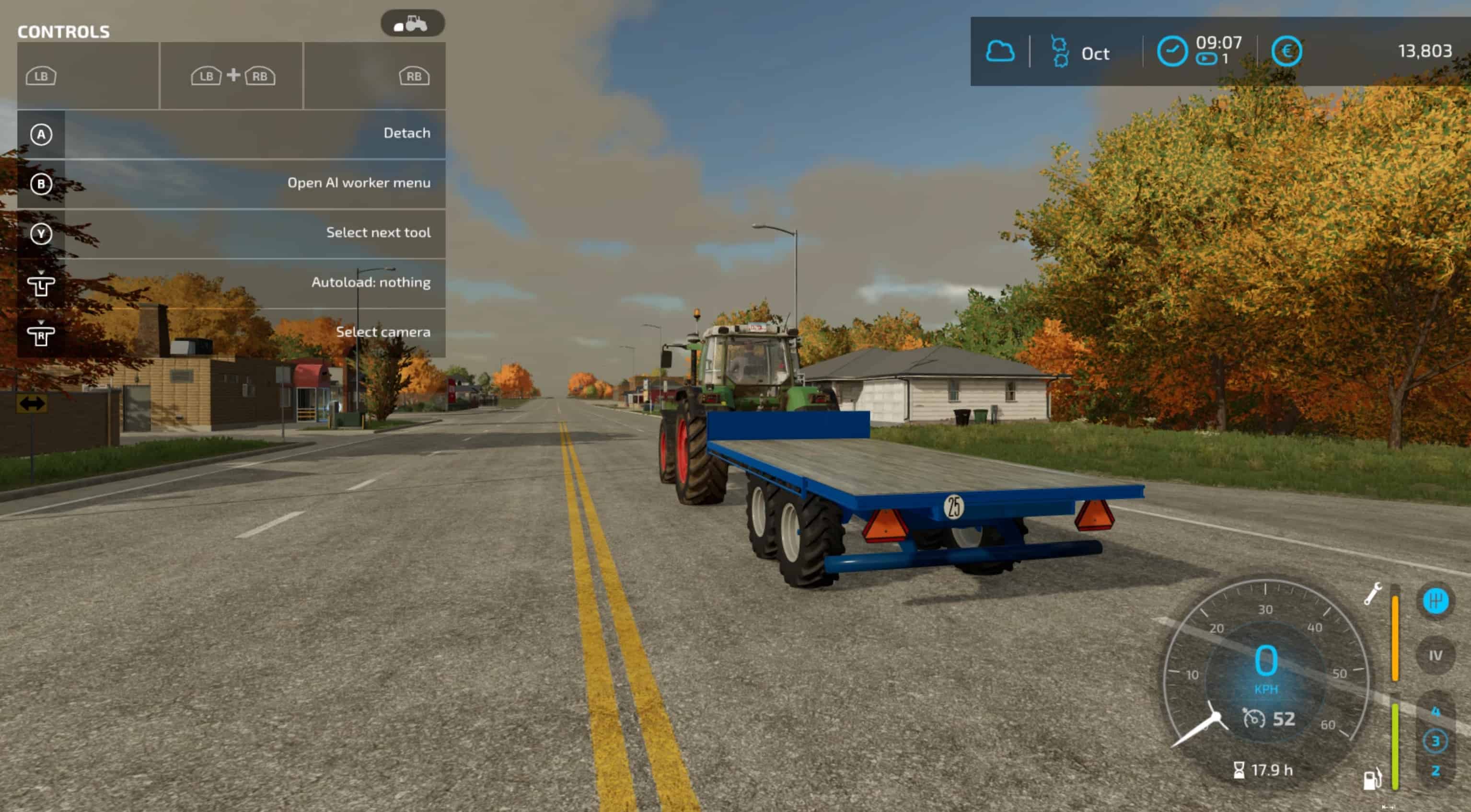1471x812 pixels.
Task: Click the blue gearbox shift icon
Action: (1435, 601)
